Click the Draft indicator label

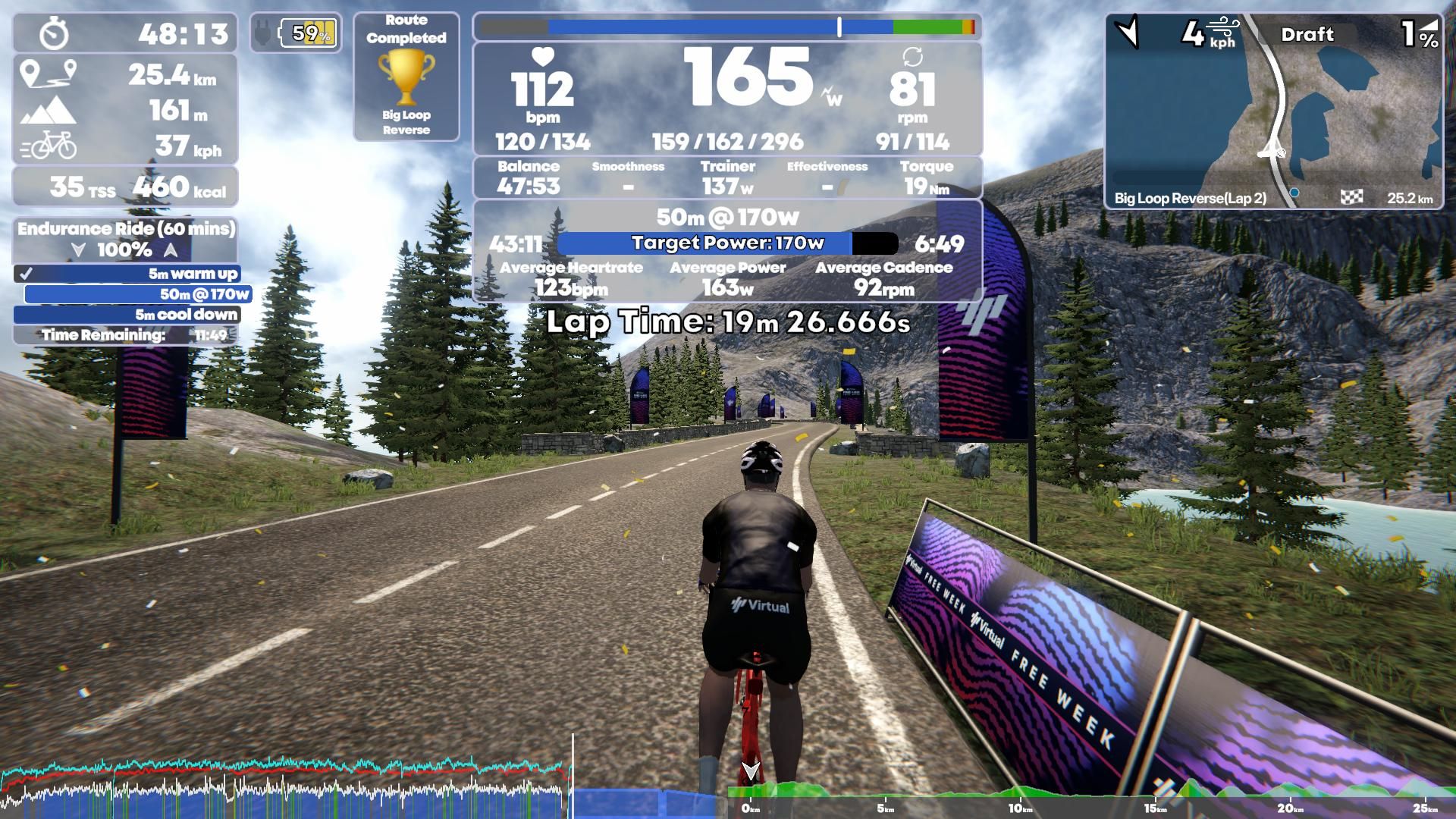(x=1307, y=34)
